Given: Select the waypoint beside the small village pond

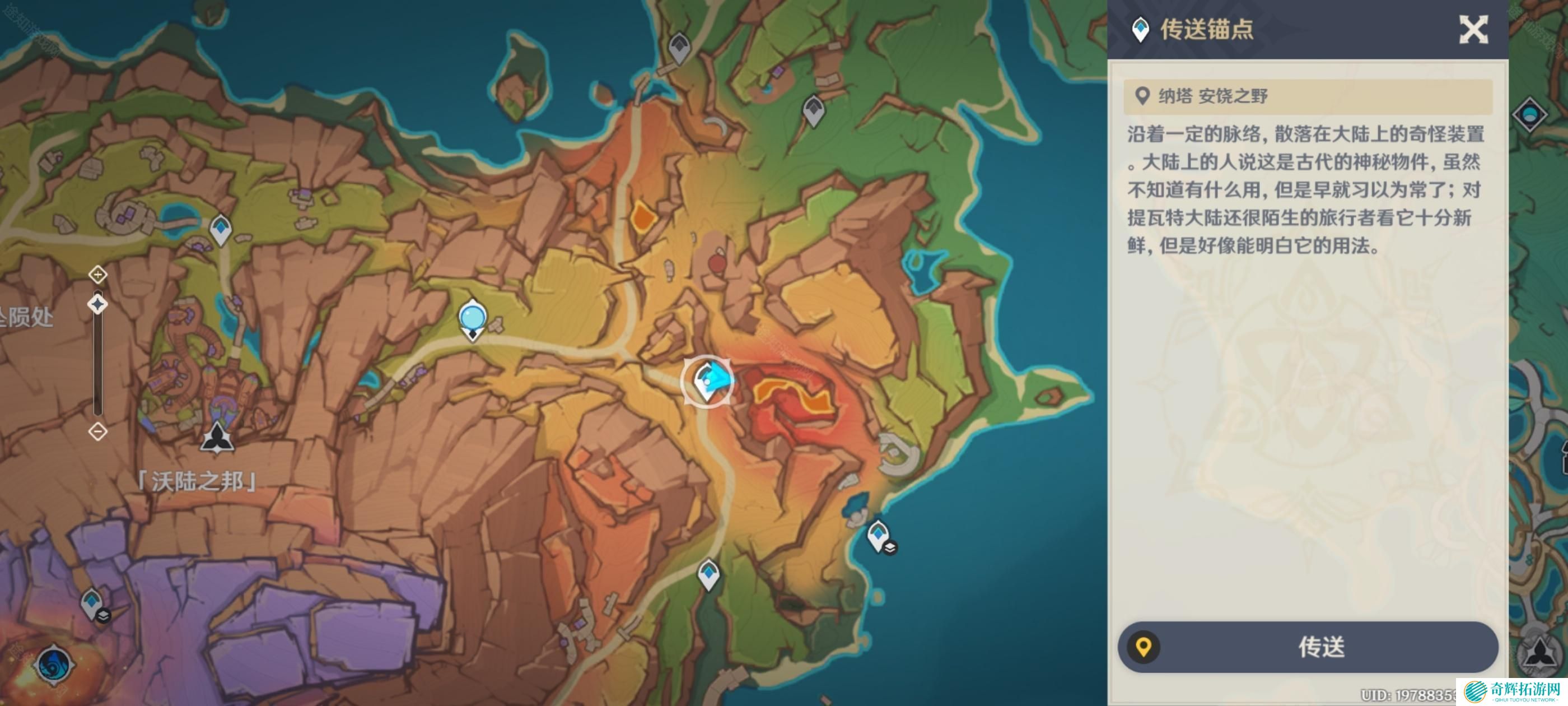Looking at the screenshot, I should [x=220, y=230].
